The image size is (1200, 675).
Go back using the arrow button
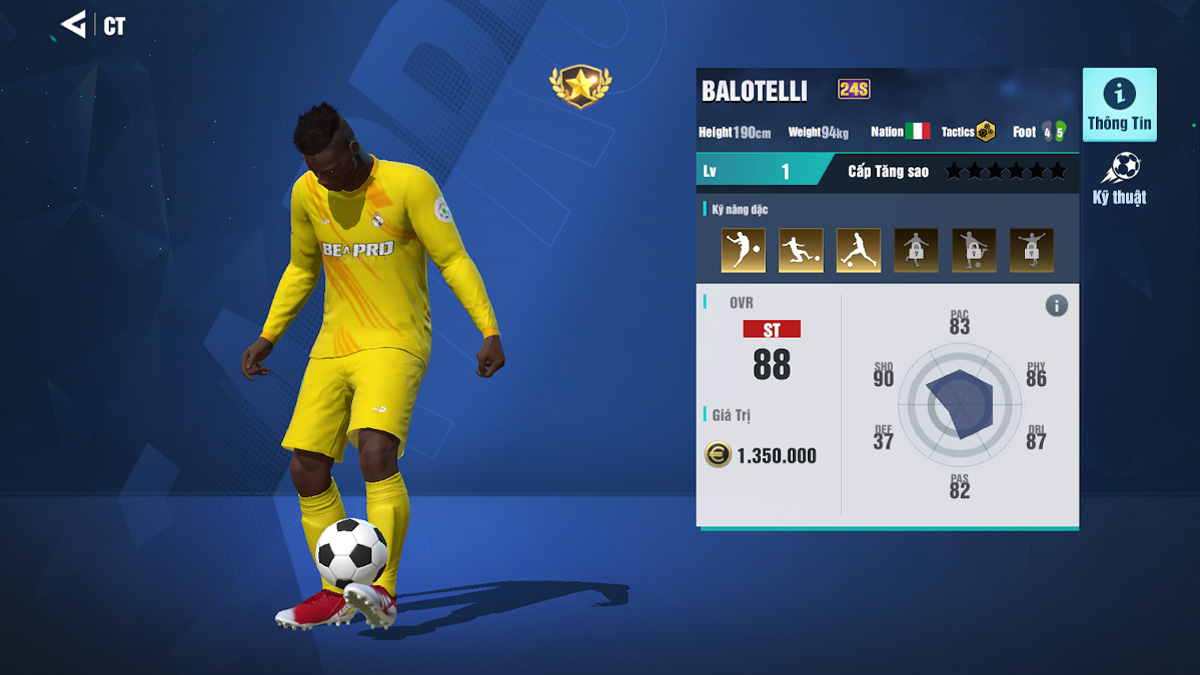(x=74, y=25)
